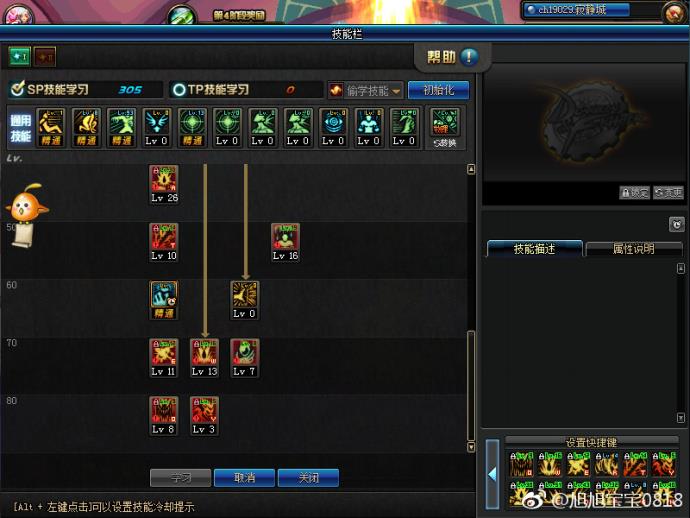Click the 替换 swap skill icon
This screenshot has height=518, width=690.
(444, 123)
